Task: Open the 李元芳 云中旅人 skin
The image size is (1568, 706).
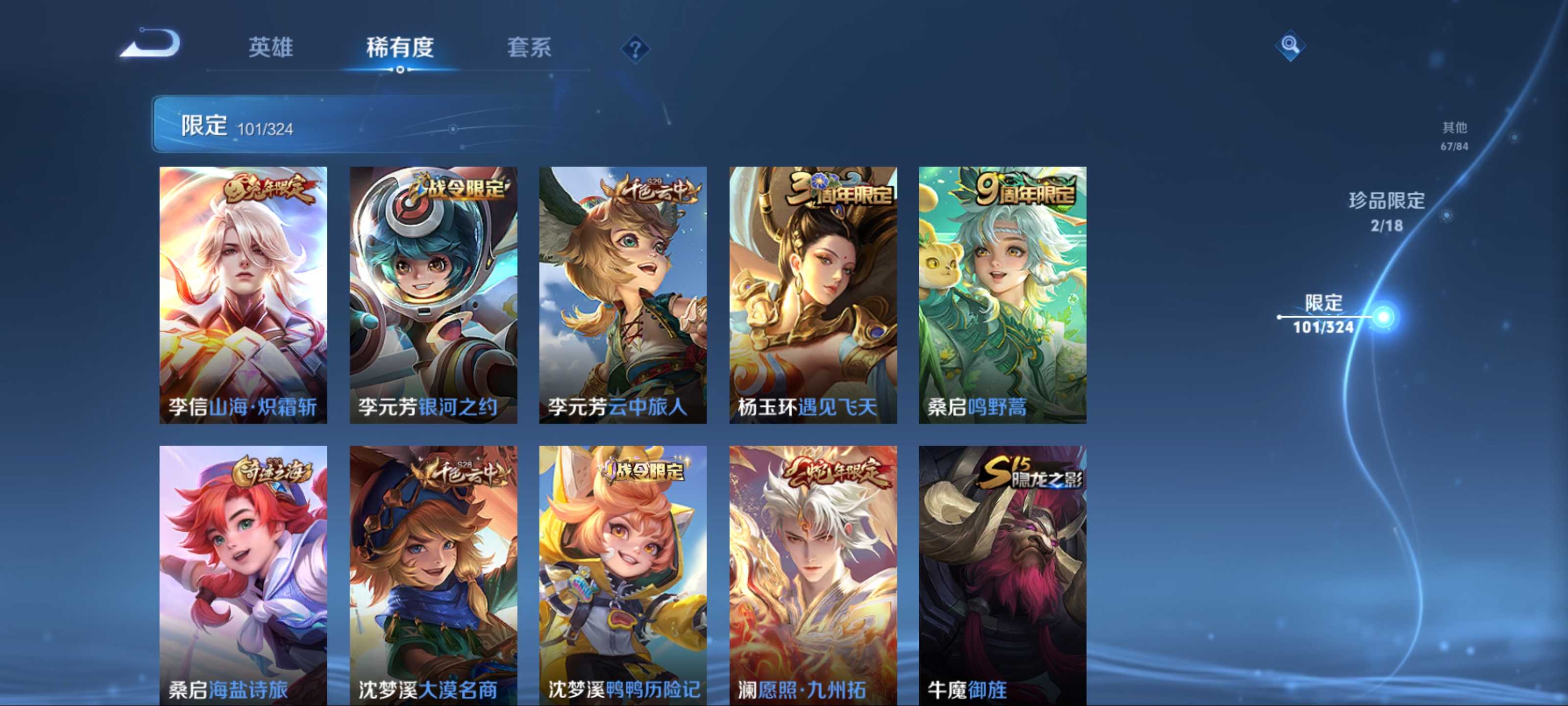Action: (623, 295)
